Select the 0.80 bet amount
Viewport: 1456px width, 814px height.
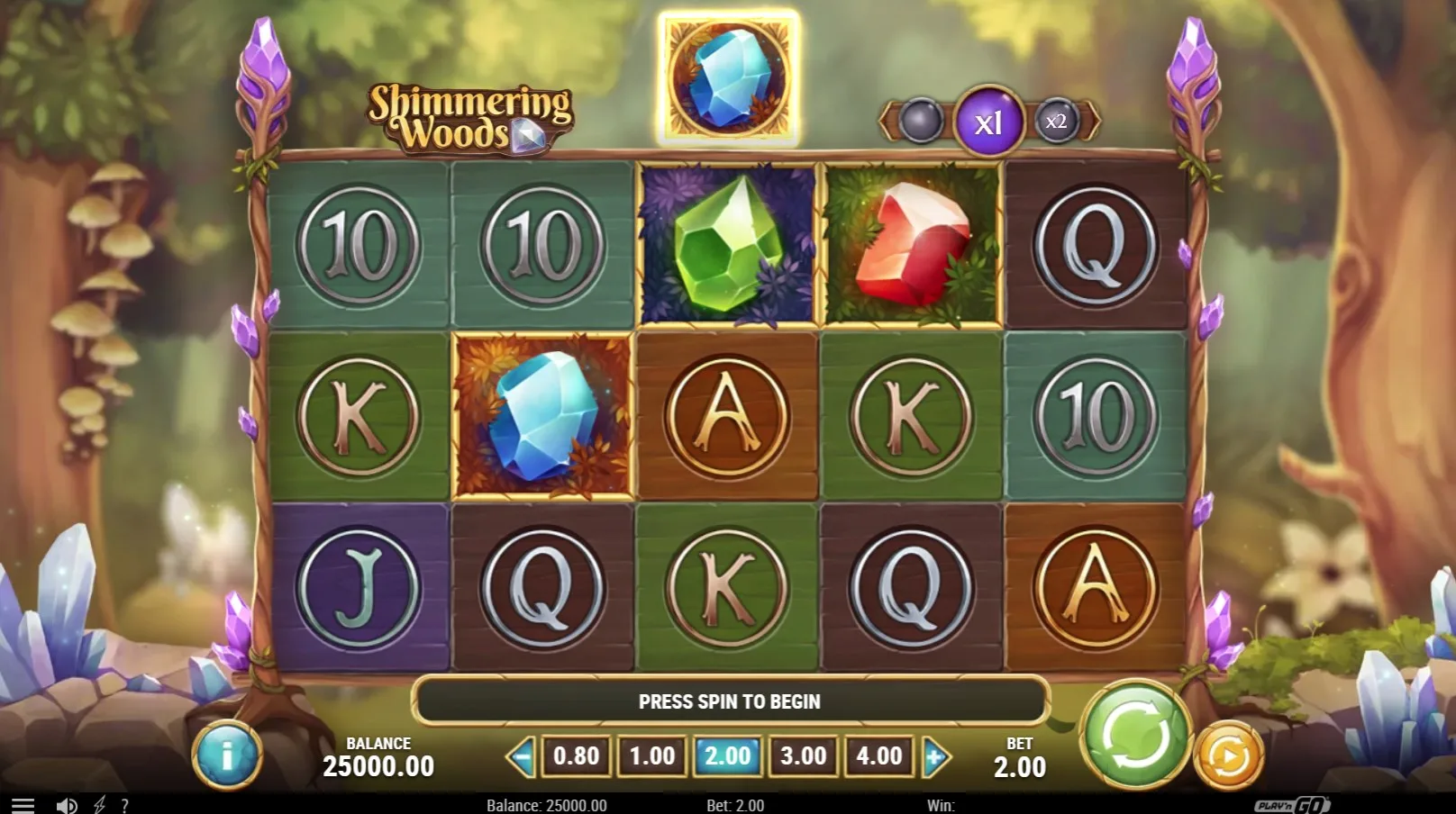pyautogui.click(x=576, y=755)
